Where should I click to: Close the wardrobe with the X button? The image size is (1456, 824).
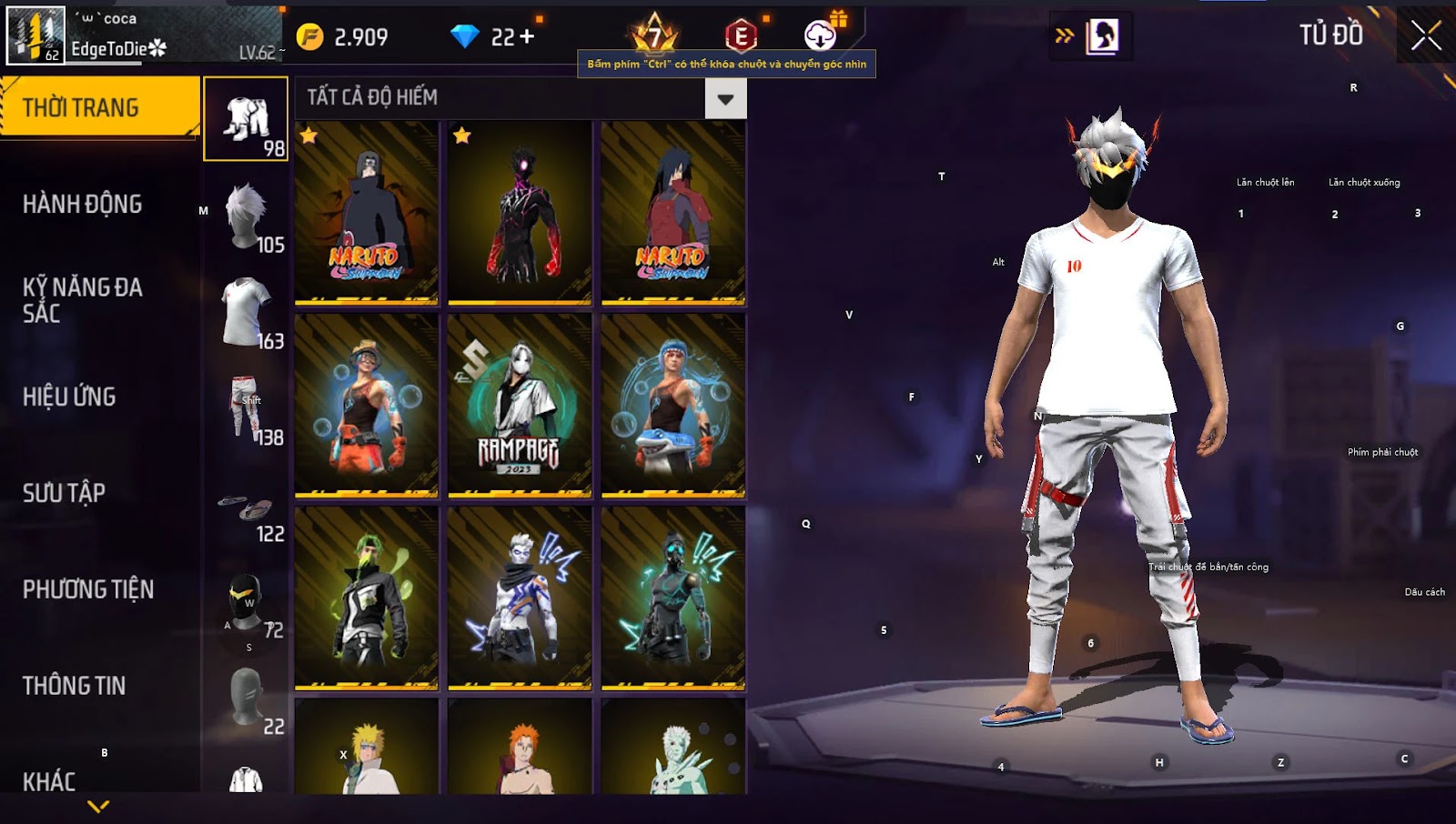point(1425,36)
